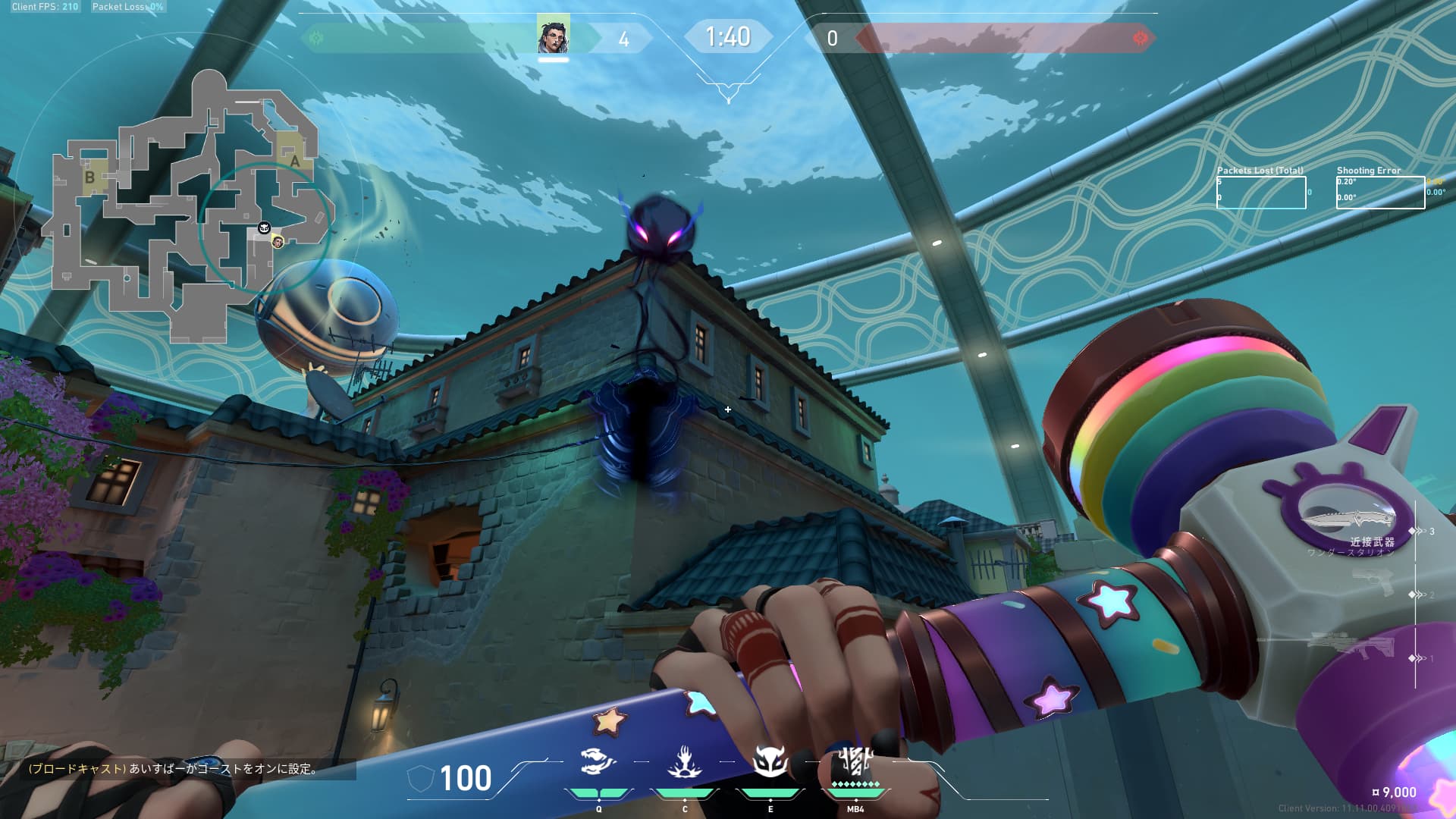The height and width of the screenshot is (819, 1456).
Task: Select the A site marker on the minimap
Action: click(x=295, y=161)
